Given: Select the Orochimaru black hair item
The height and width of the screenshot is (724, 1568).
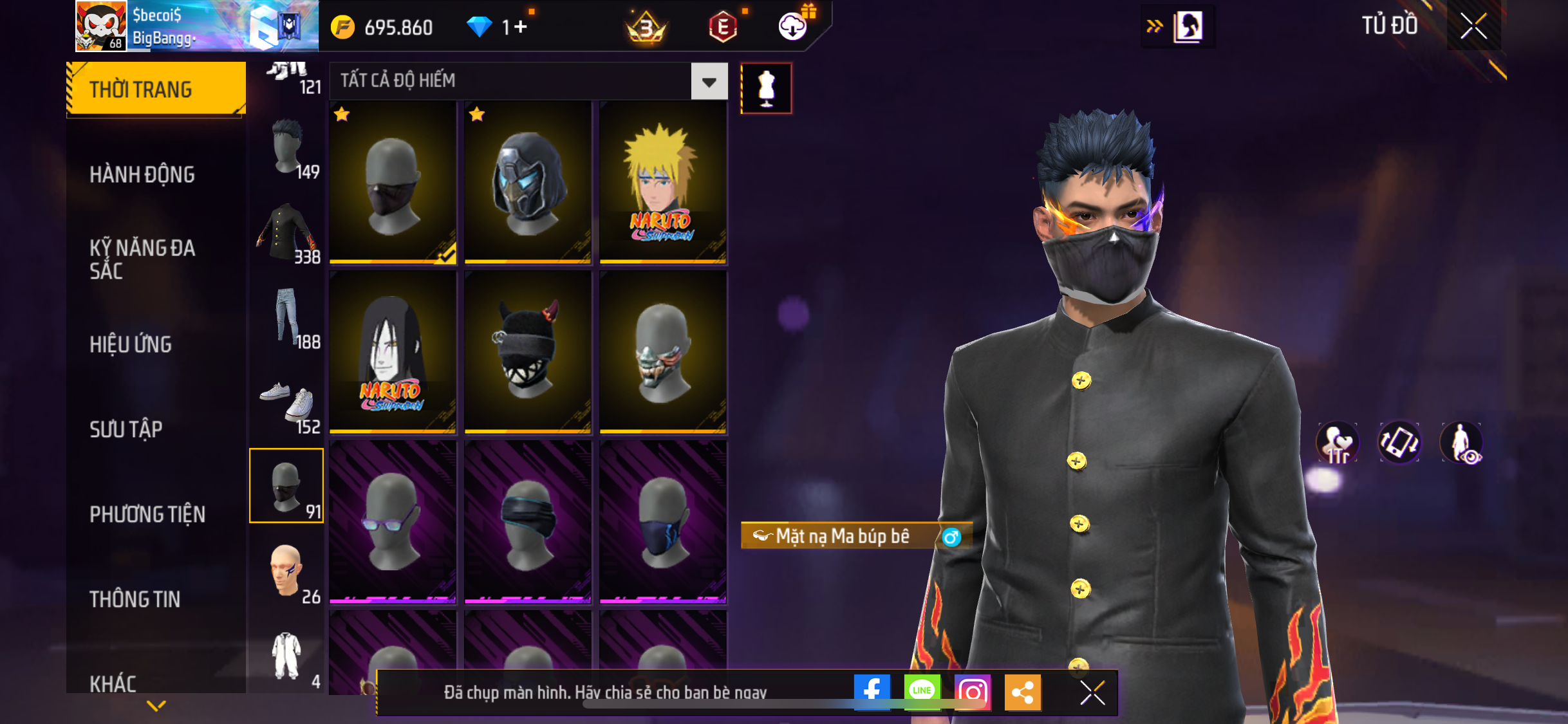Looking at the screenshot, I should (393, 352).
